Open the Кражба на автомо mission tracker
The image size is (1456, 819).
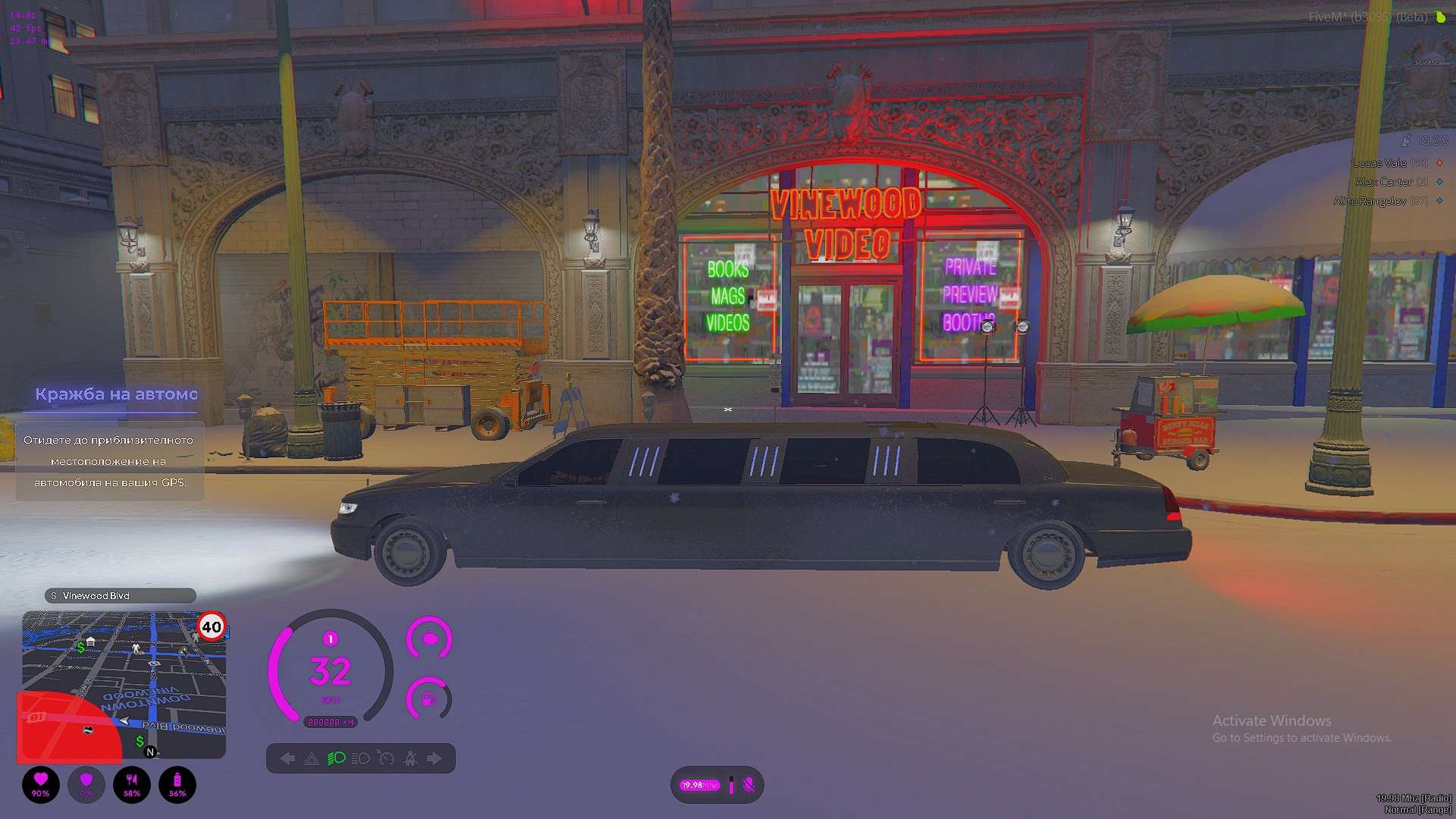tap(116, 394)
